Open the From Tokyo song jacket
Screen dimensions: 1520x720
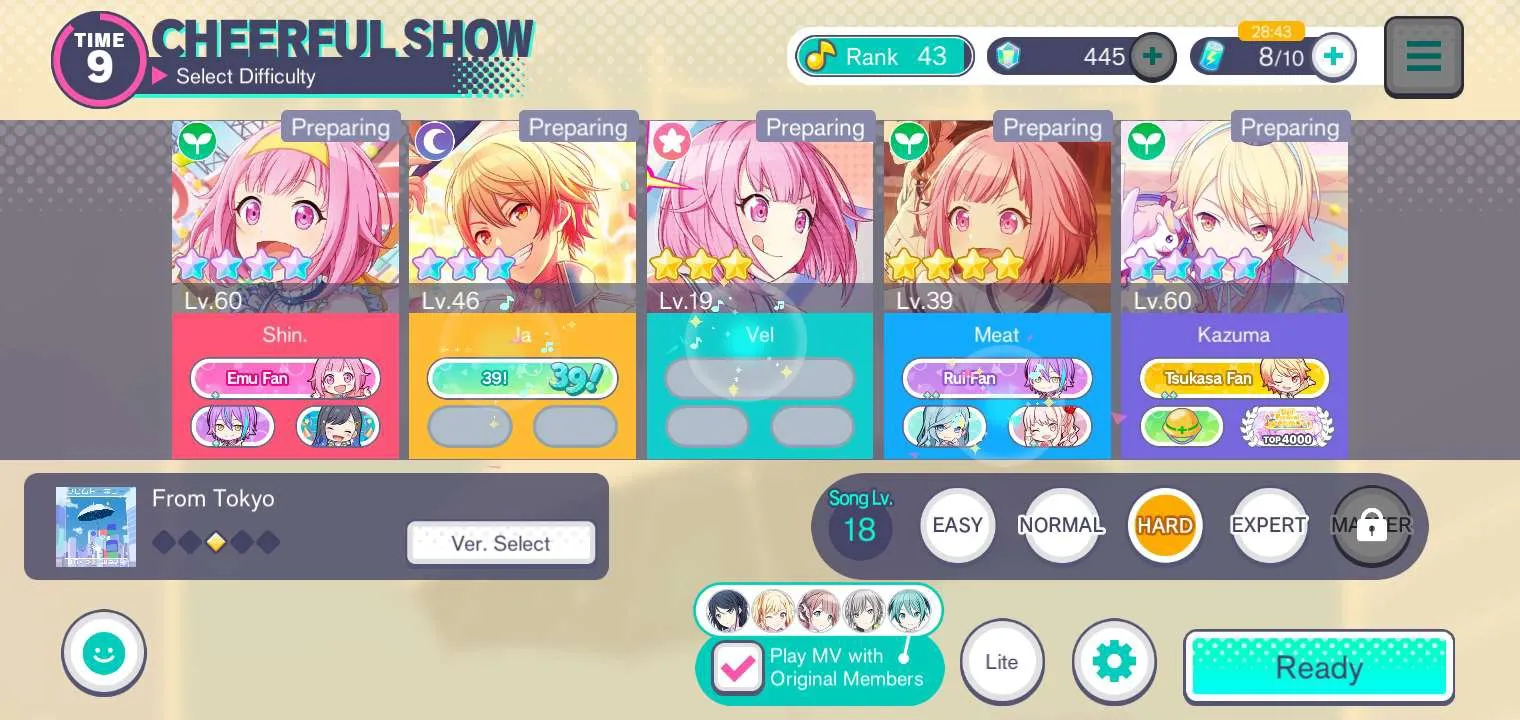96,527
